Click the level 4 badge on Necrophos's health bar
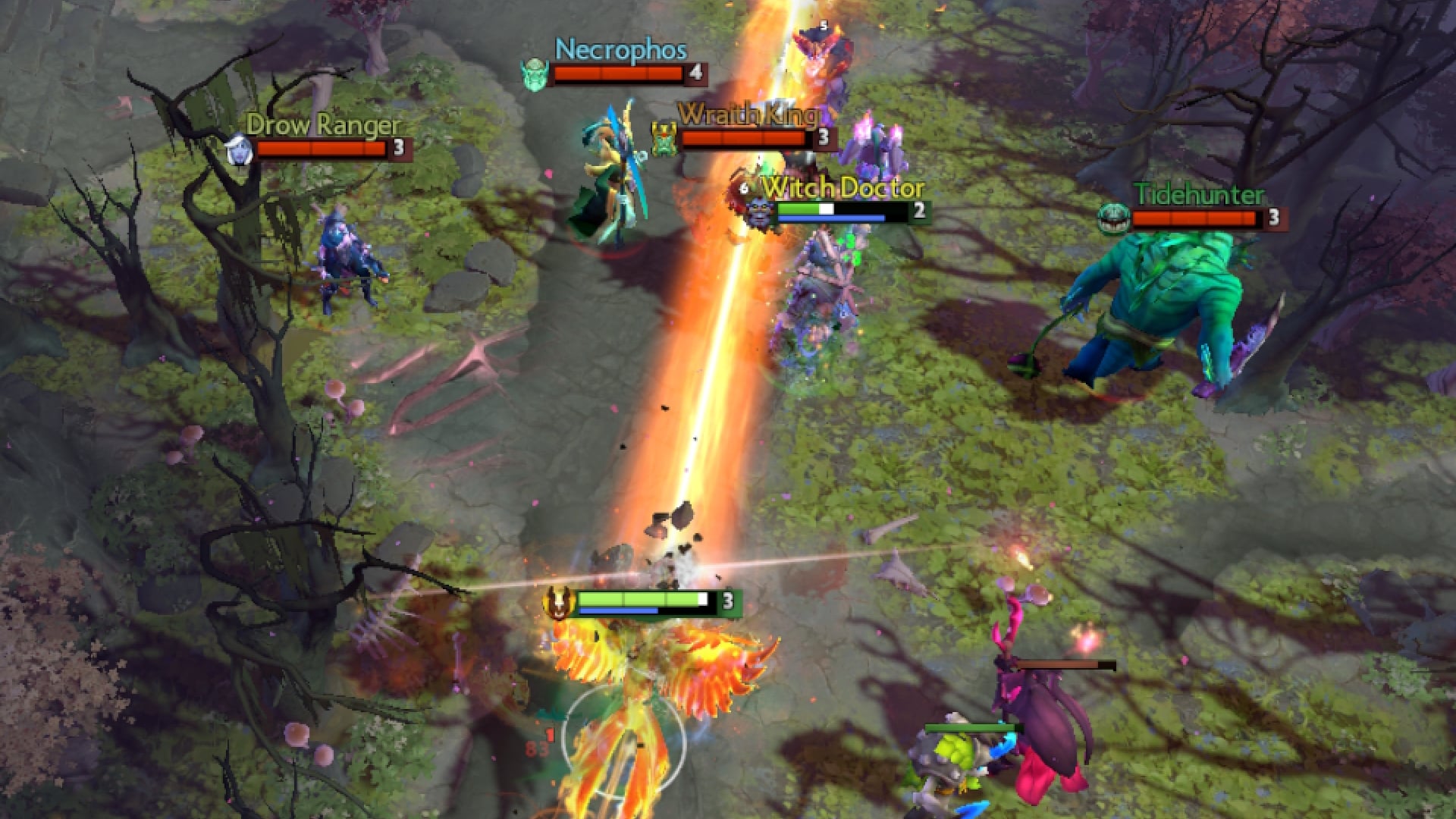This screenshot has width=1456, height=819. pos(696,74)
